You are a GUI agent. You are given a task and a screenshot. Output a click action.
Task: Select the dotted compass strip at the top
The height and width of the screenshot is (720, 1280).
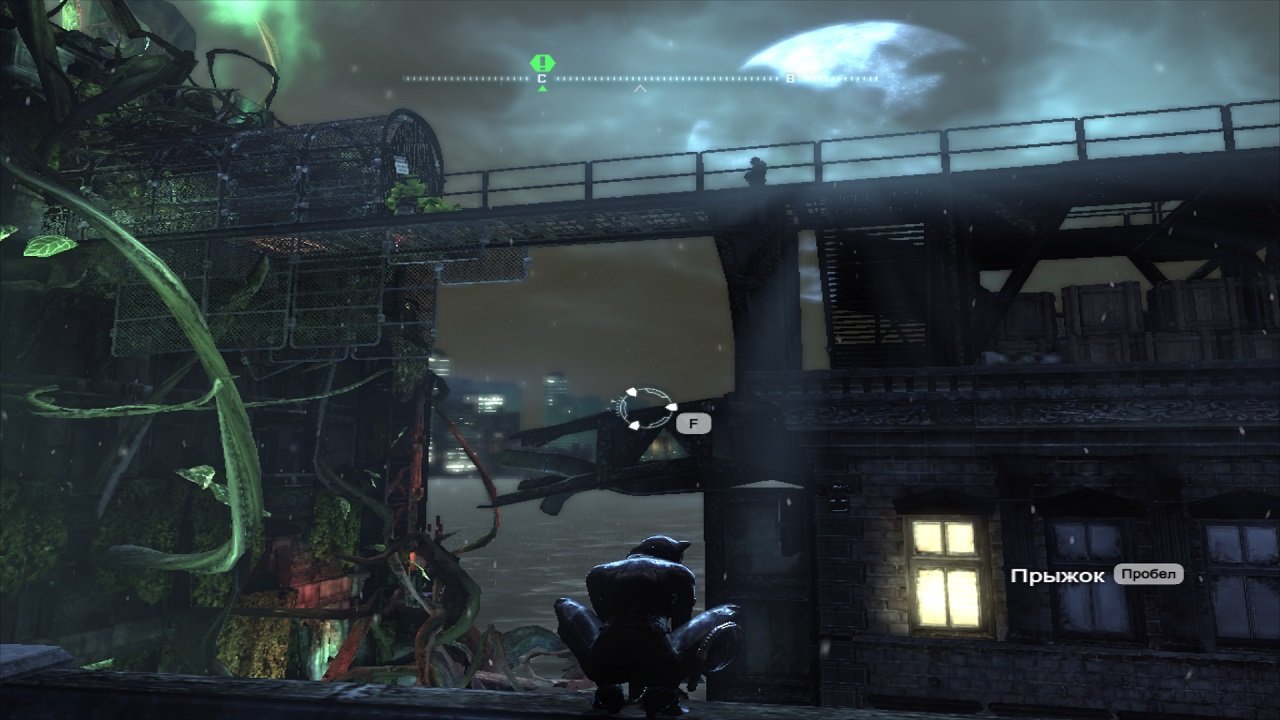click(600, 78)
